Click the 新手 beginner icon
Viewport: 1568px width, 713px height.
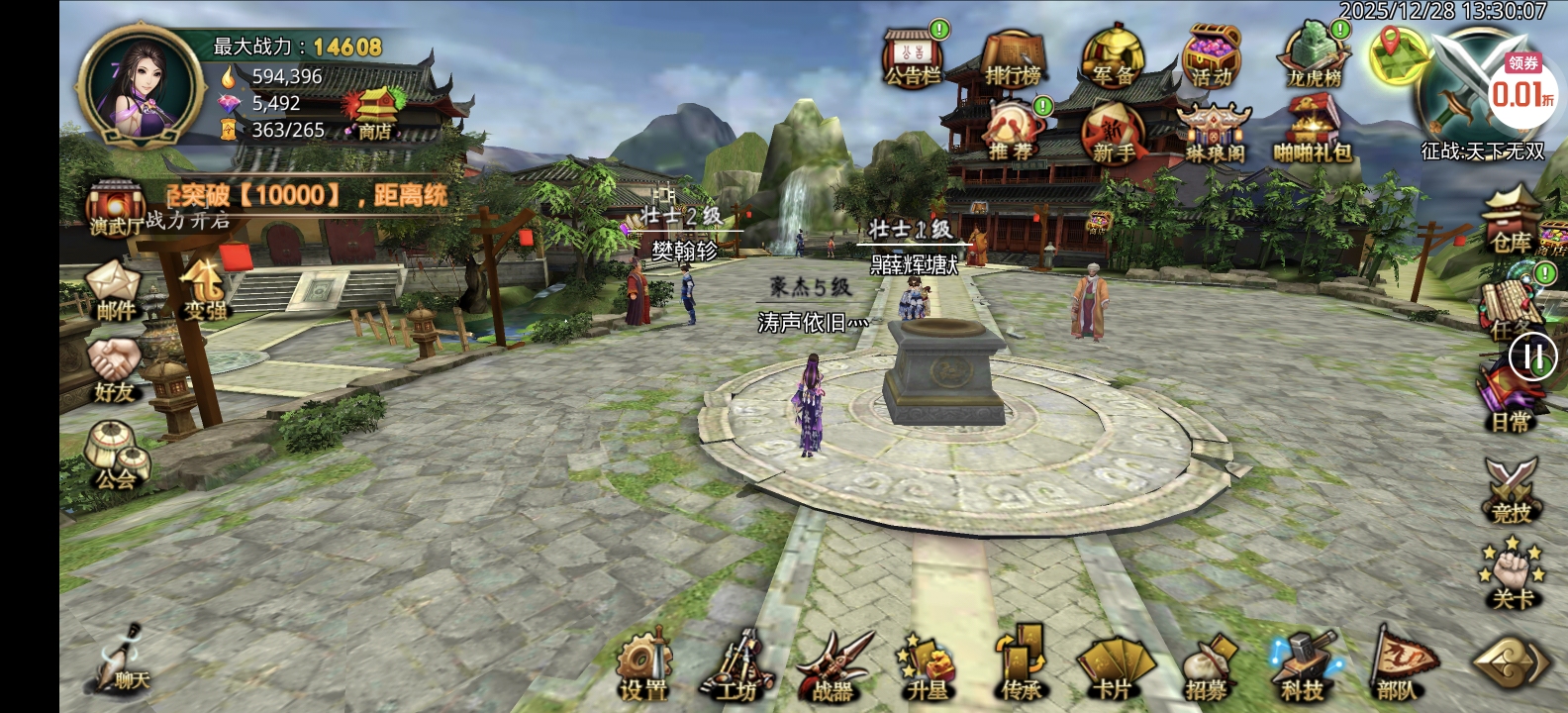1114,136
